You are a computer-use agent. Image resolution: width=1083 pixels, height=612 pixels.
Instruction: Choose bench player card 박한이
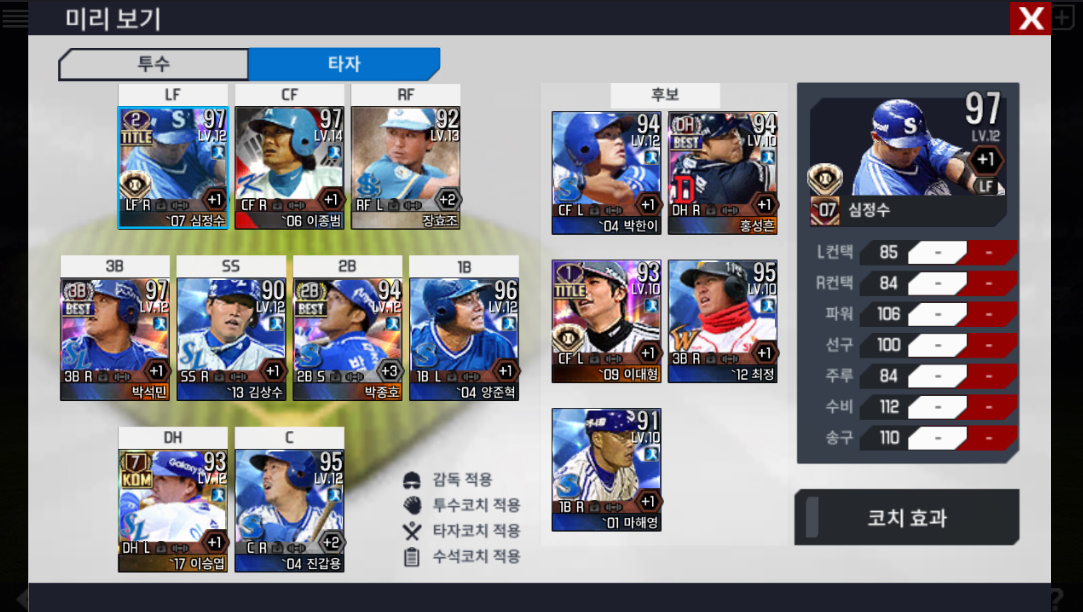tap(606, 172)
